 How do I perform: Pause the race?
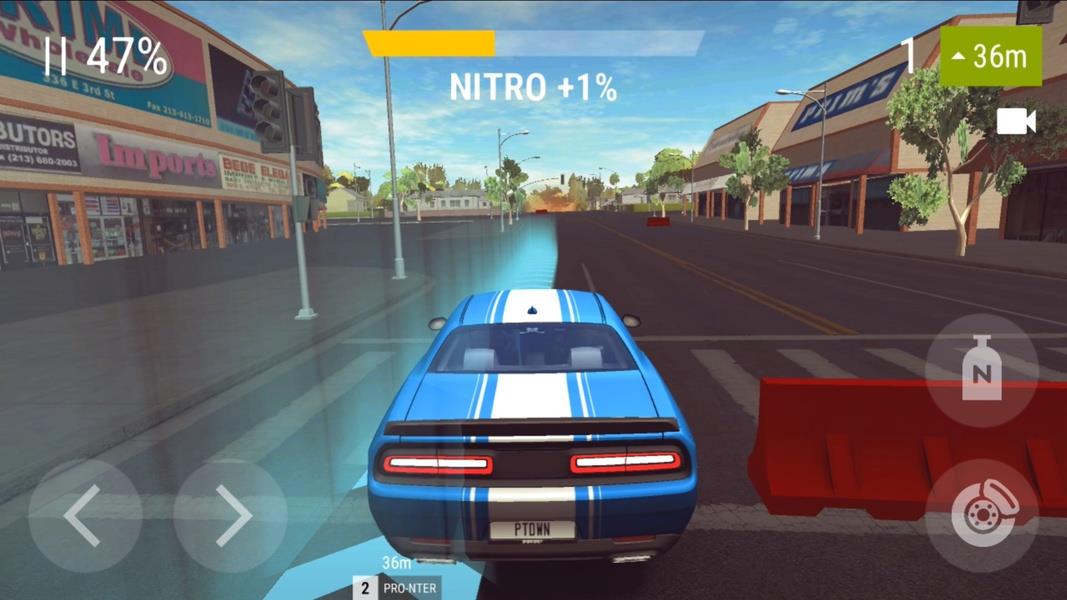point(55,57)
